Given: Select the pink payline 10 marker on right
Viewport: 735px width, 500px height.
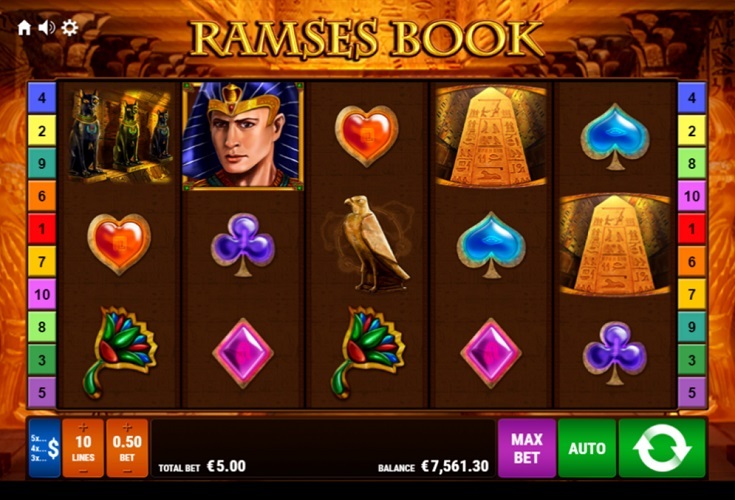Looking at the screenshot, I should 692,195.
